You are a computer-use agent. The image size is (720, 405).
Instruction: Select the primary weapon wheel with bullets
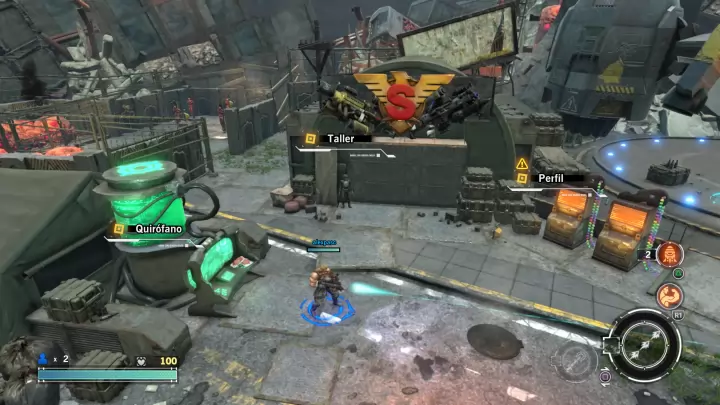tap(644, 343)
